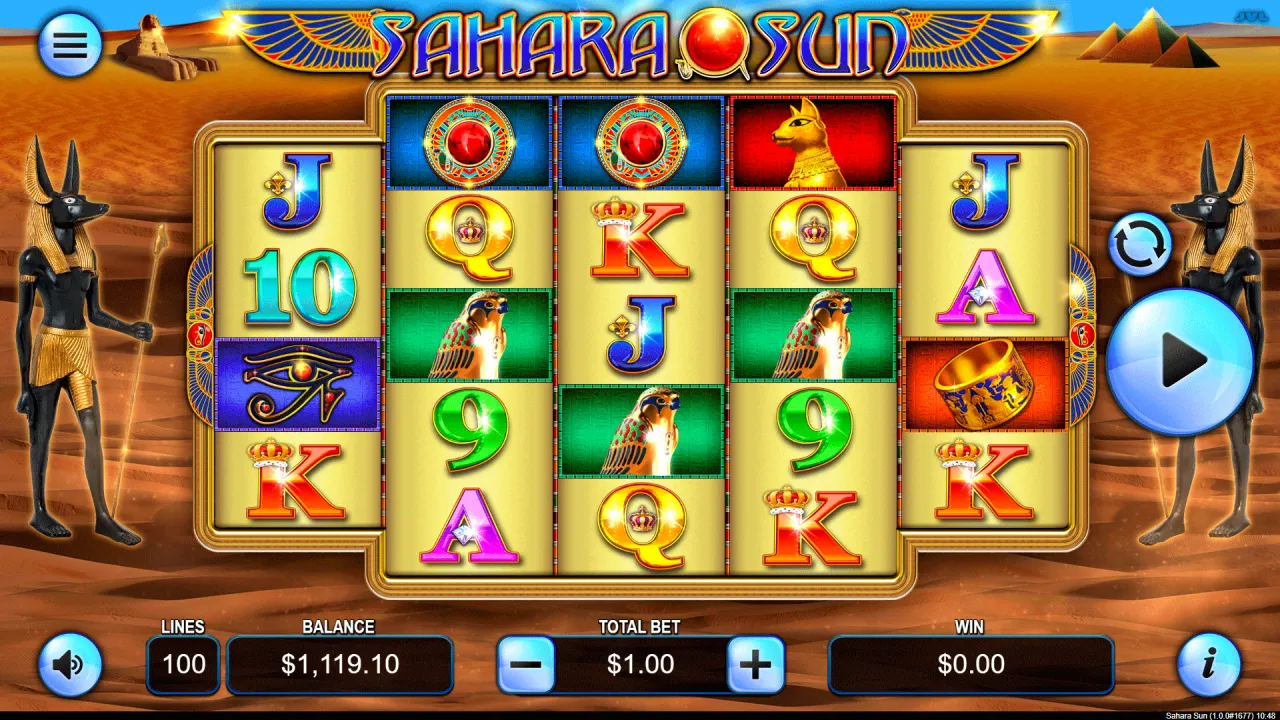The width and height of the screenshot is (1280, 720).
Task: Click the Balance display showing $1,119.10
Action: [340, 665]
